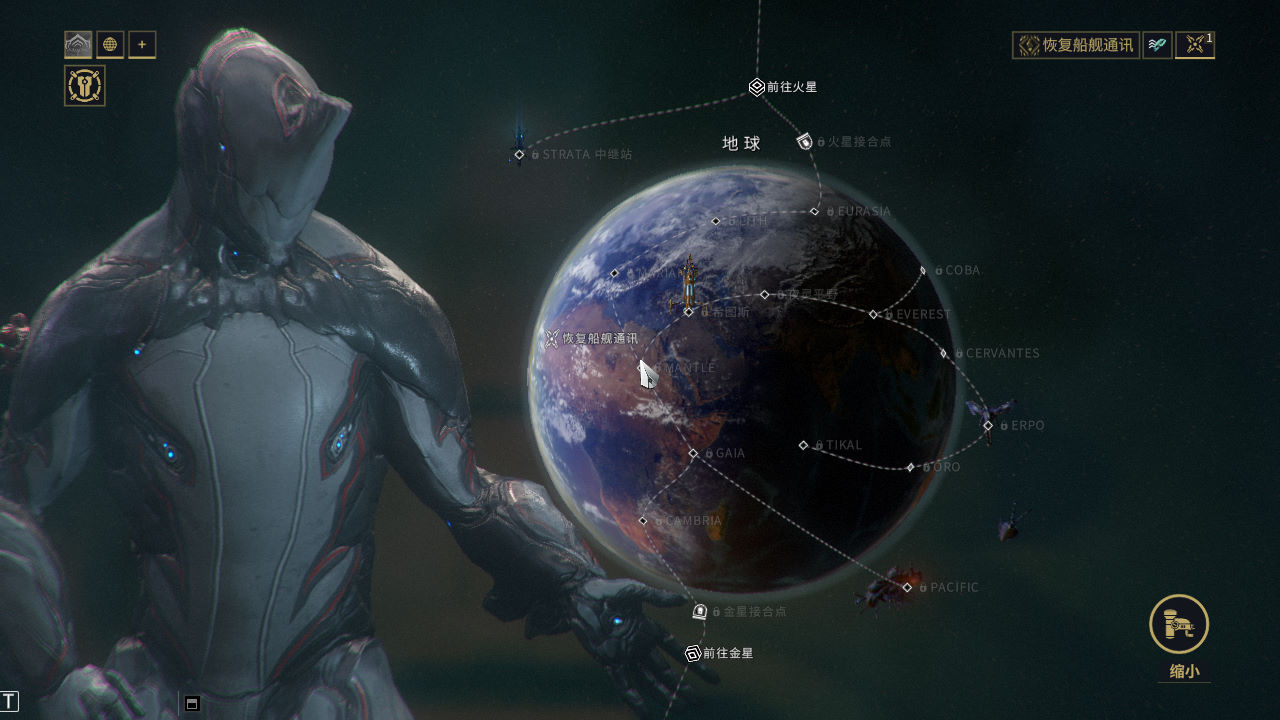Travel to Mars via 前往火星

coord(757,87)
